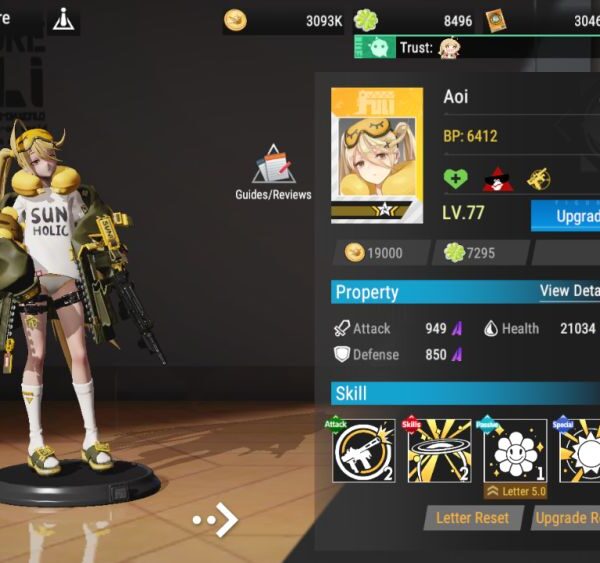Image resolution: width=600 pixels, height=563 pixels.
Task: Open View Details for properties
Action: [568, 291]
